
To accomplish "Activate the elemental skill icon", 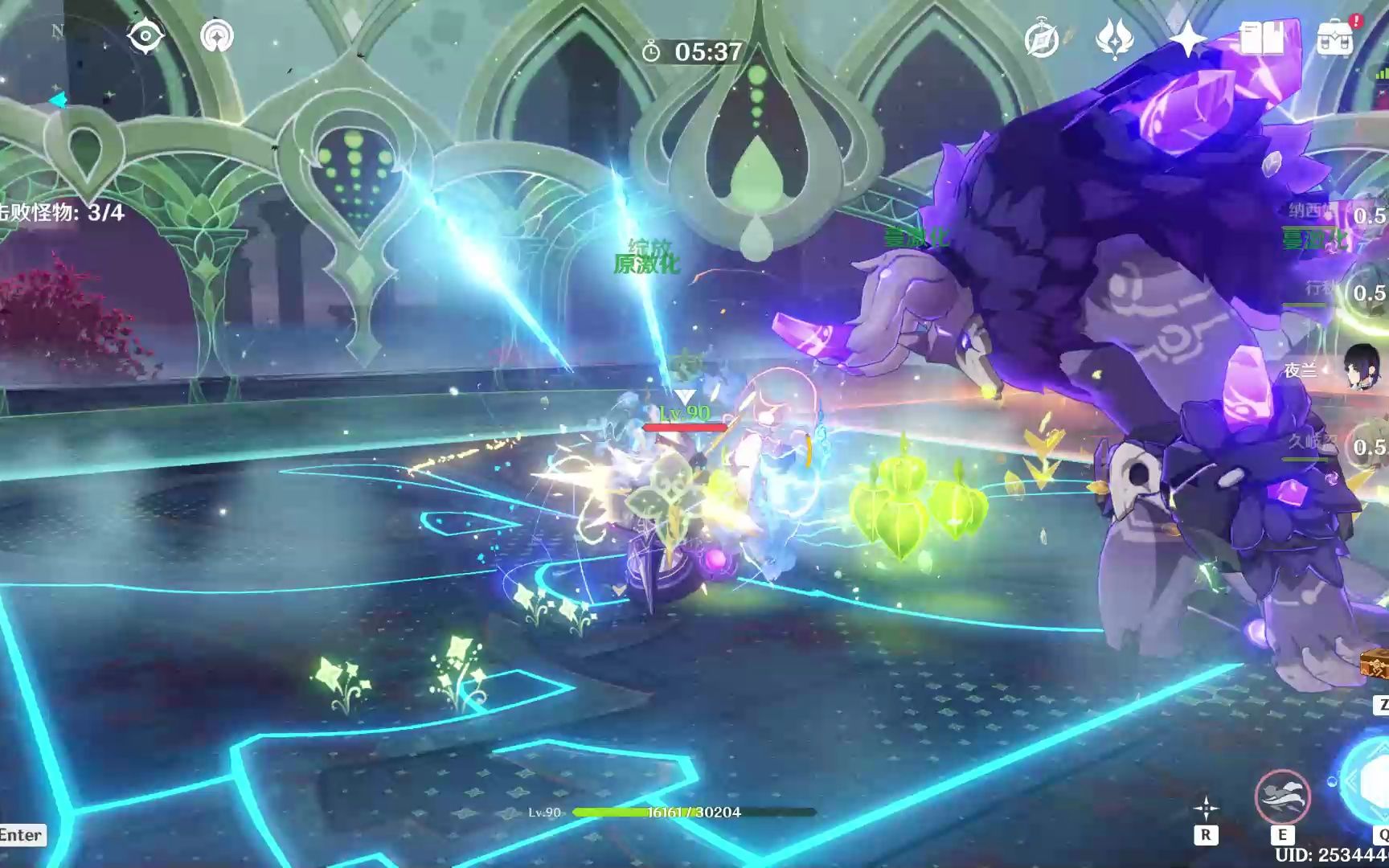I will pyautogui.click(x=1282, y=796).
